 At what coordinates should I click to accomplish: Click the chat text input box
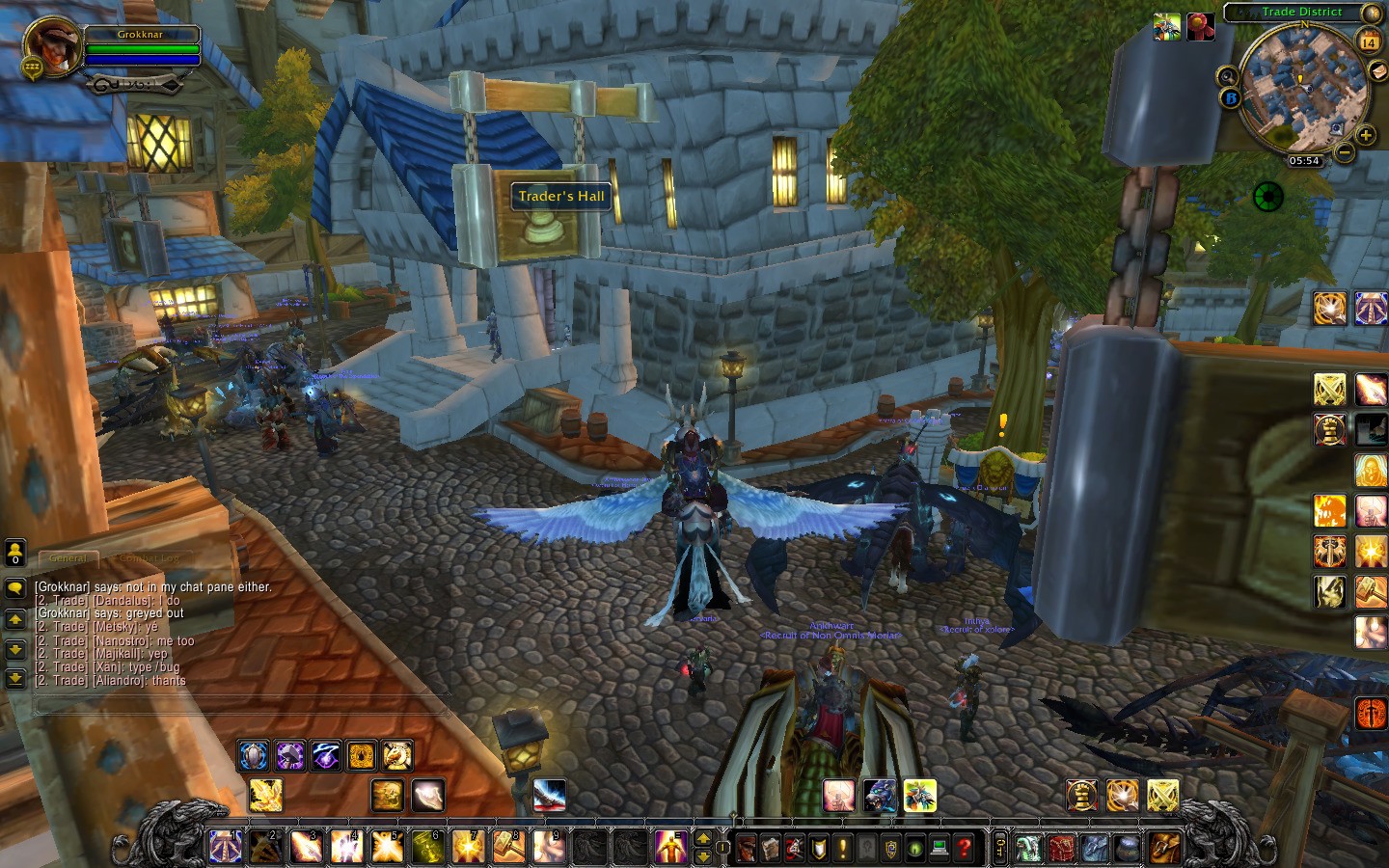[x=241, y=707]
